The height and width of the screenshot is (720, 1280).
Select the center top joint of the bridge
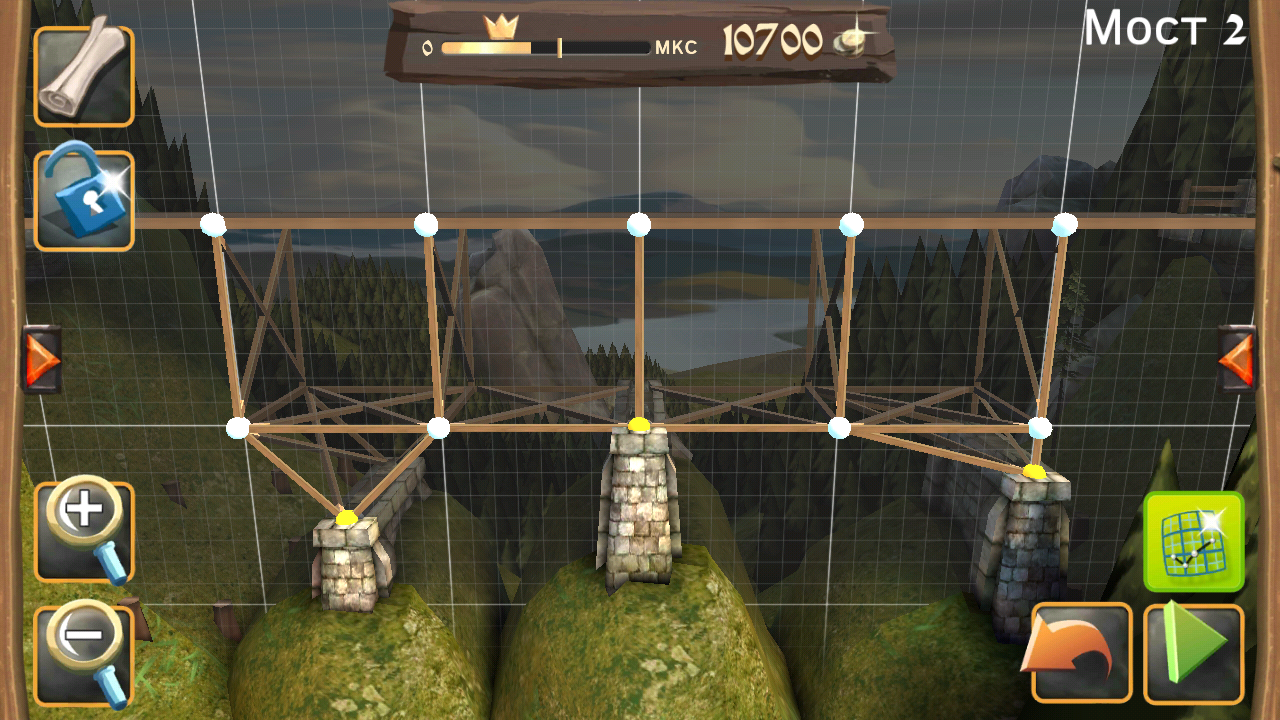pyautogui.click(x=639, y=223)
